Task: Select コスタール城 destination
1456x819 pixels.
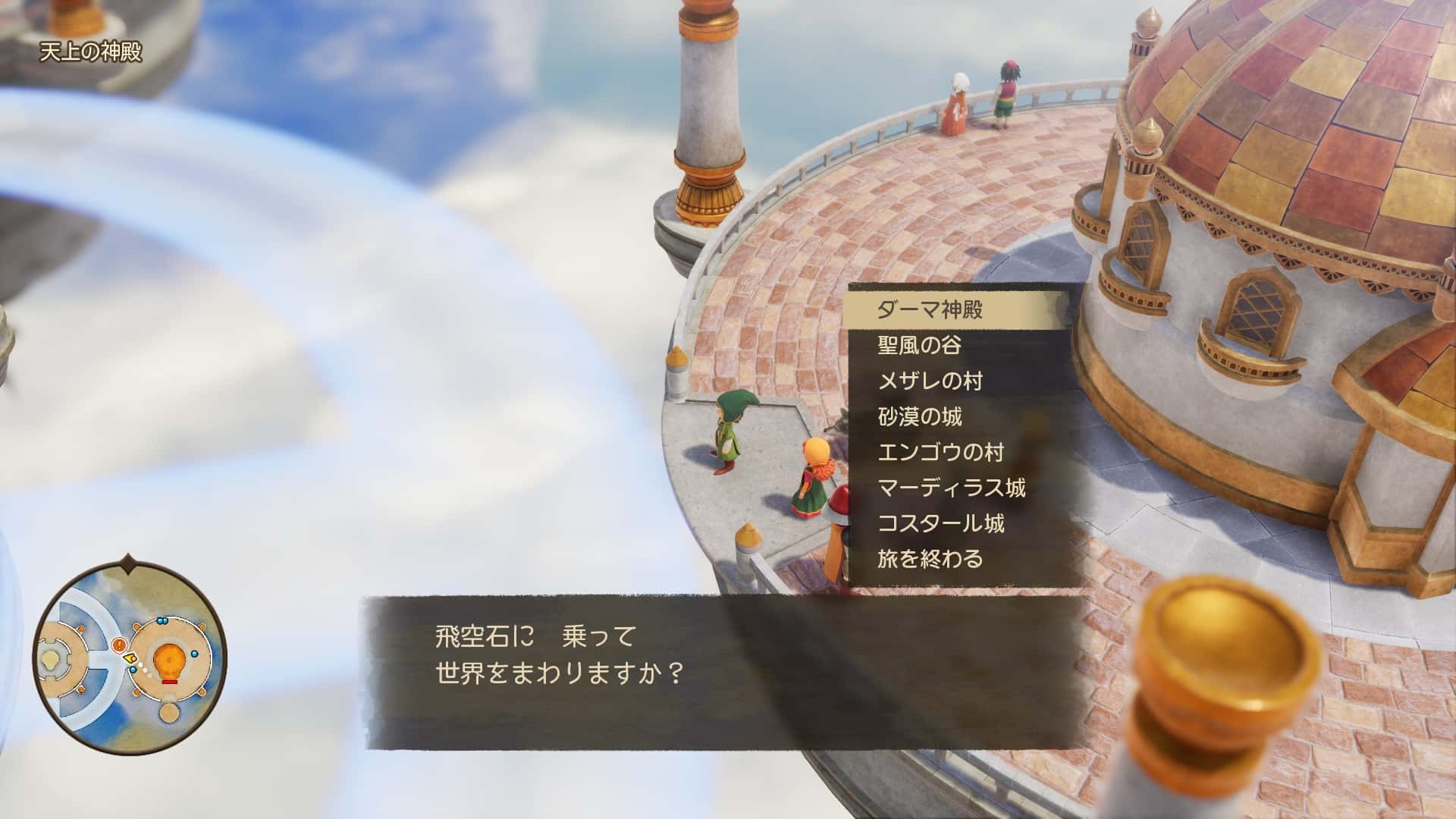Action: click(940, 523)
